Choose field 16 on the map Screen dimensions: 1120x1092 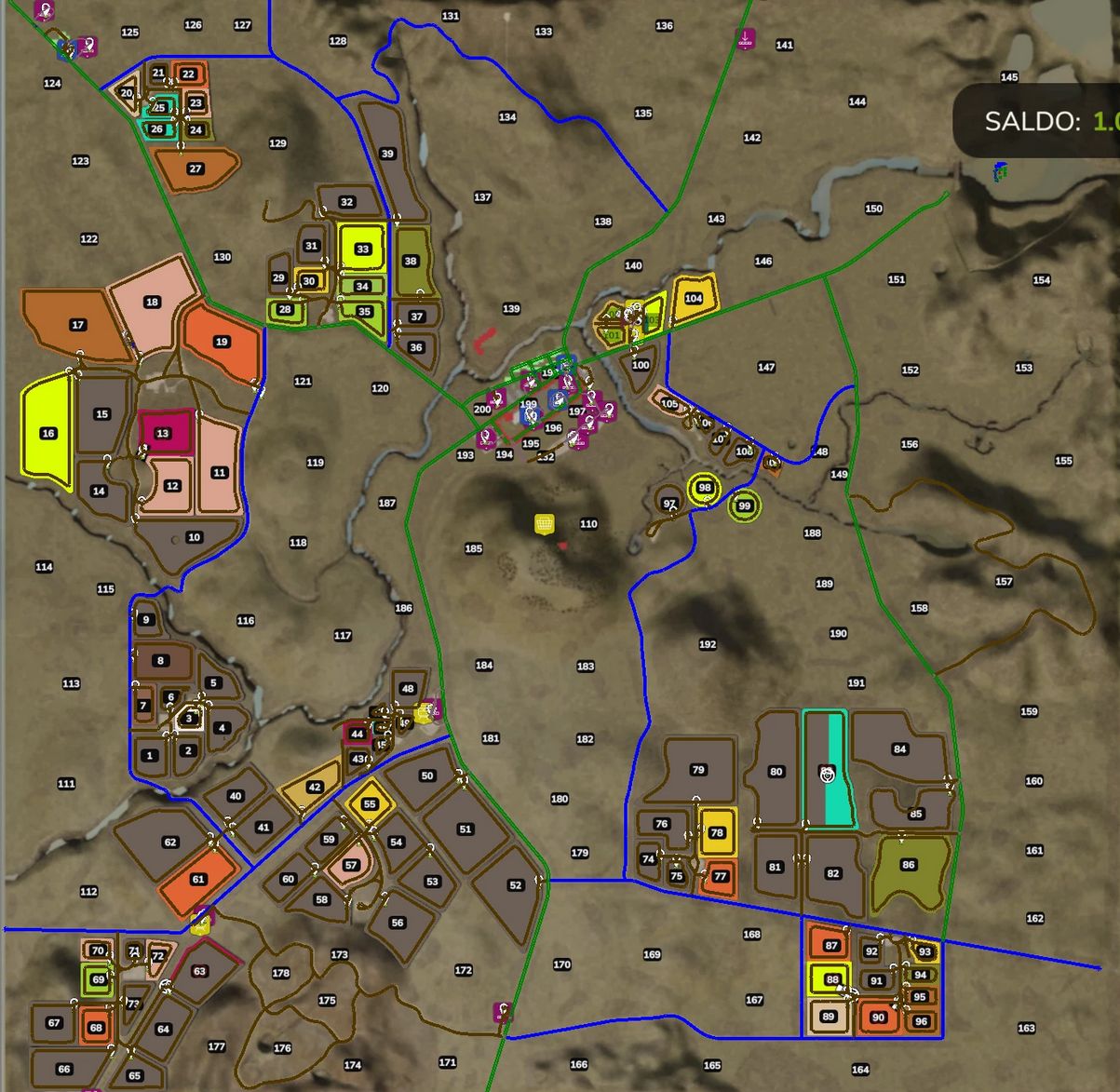click(47, 433)
